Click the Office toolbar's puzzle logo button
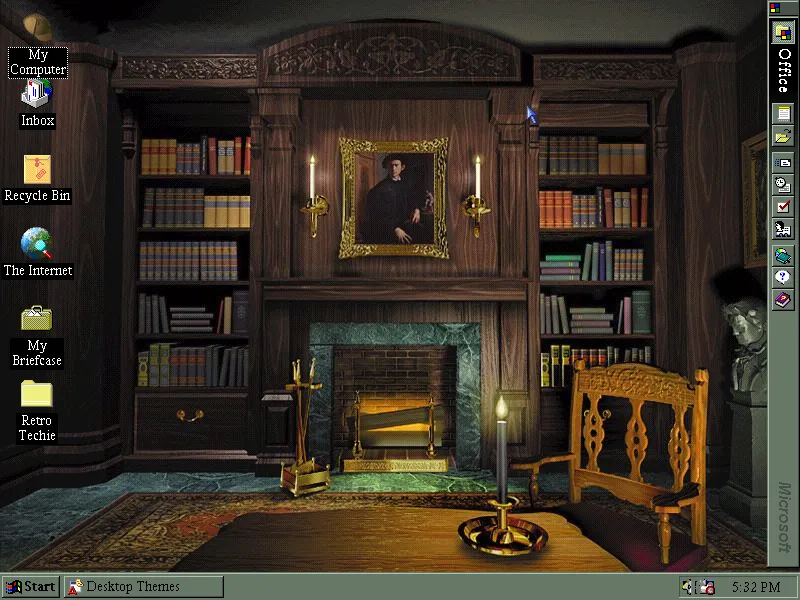The image size is (800, 600). tap(783, 31)
